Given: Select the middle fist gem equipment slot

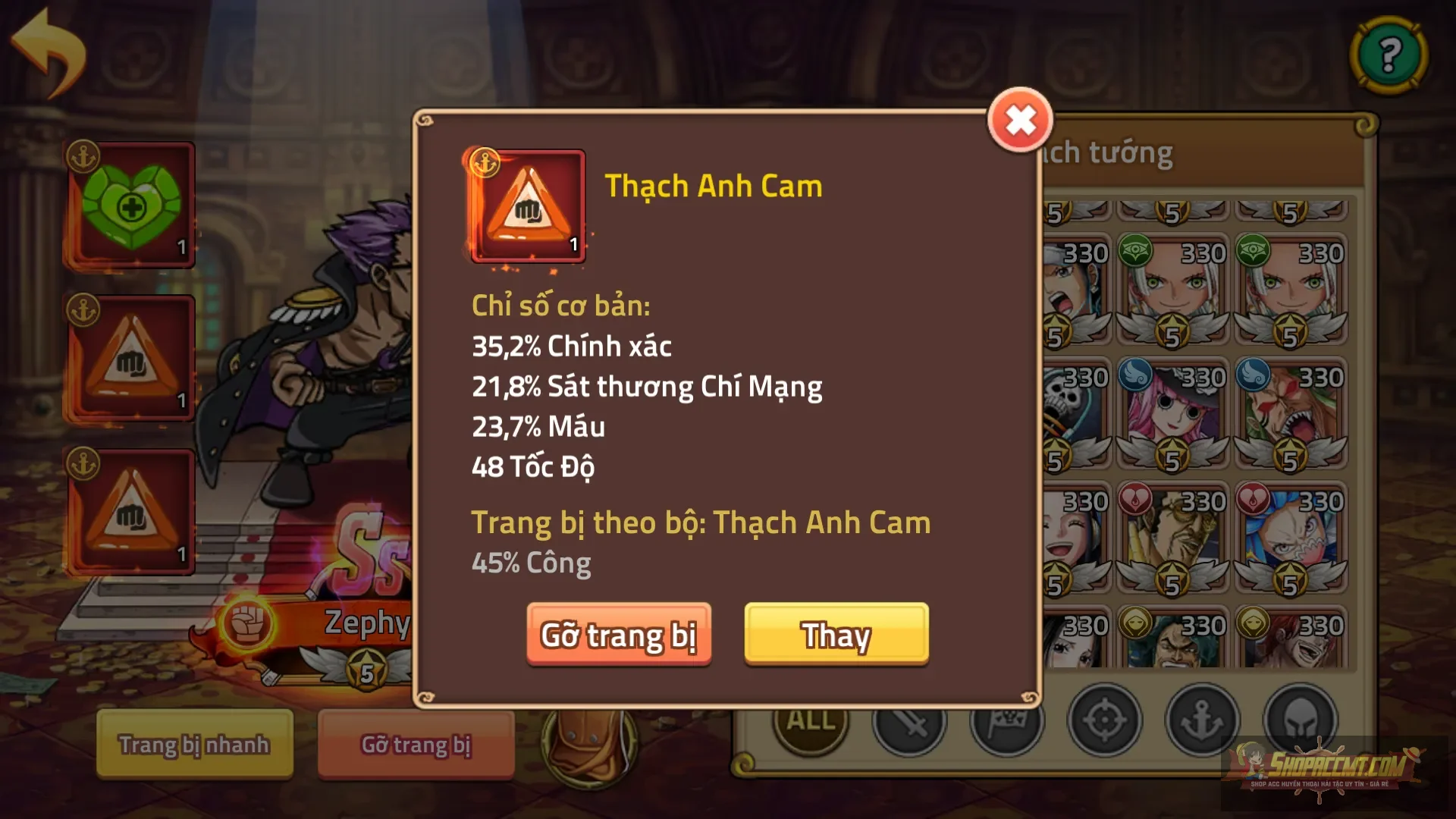Looking at the screenshot, I should tap(130, 358).
